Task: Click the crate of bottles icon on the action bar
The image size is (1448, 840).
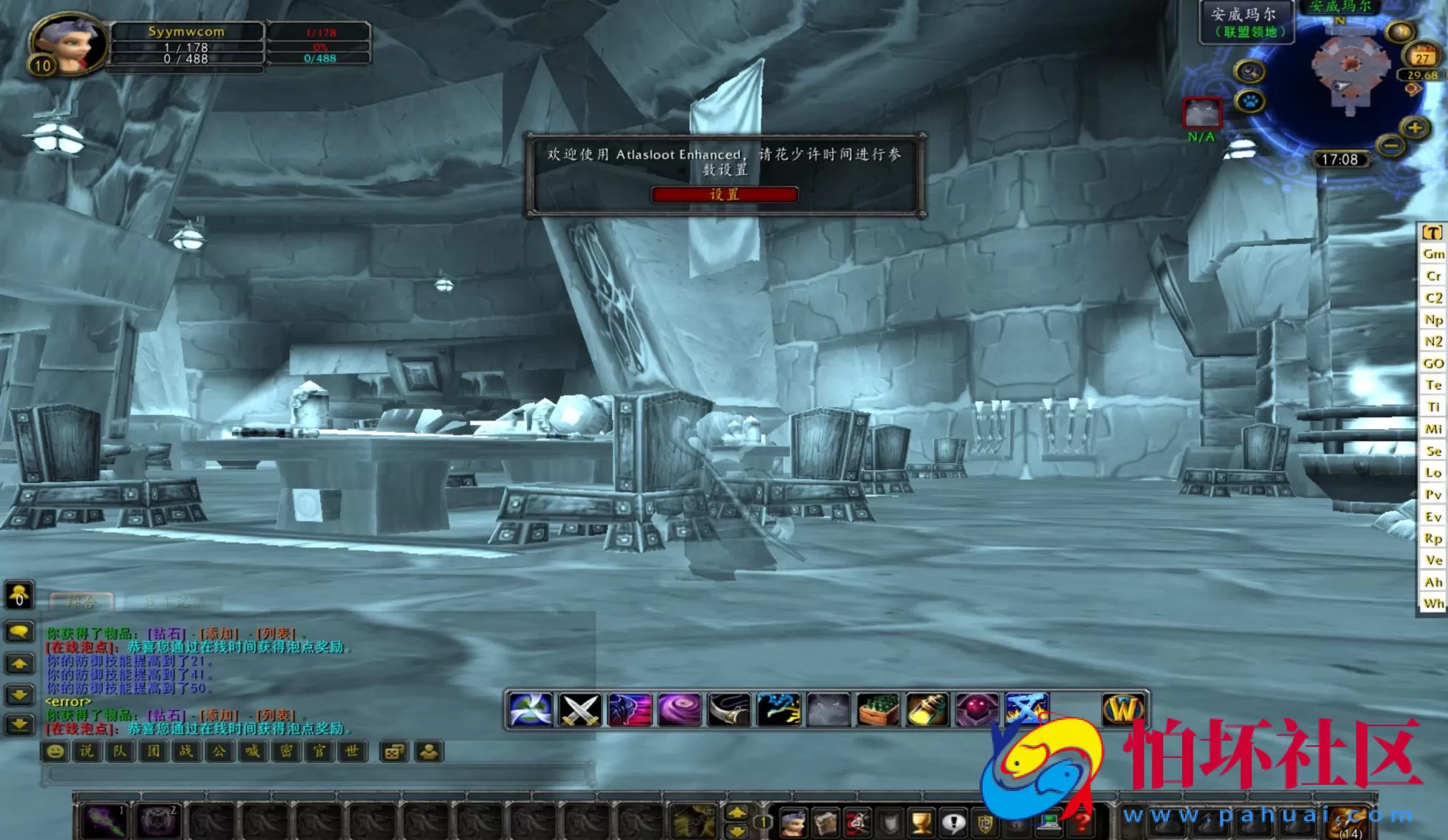Action: pos(877,708)
